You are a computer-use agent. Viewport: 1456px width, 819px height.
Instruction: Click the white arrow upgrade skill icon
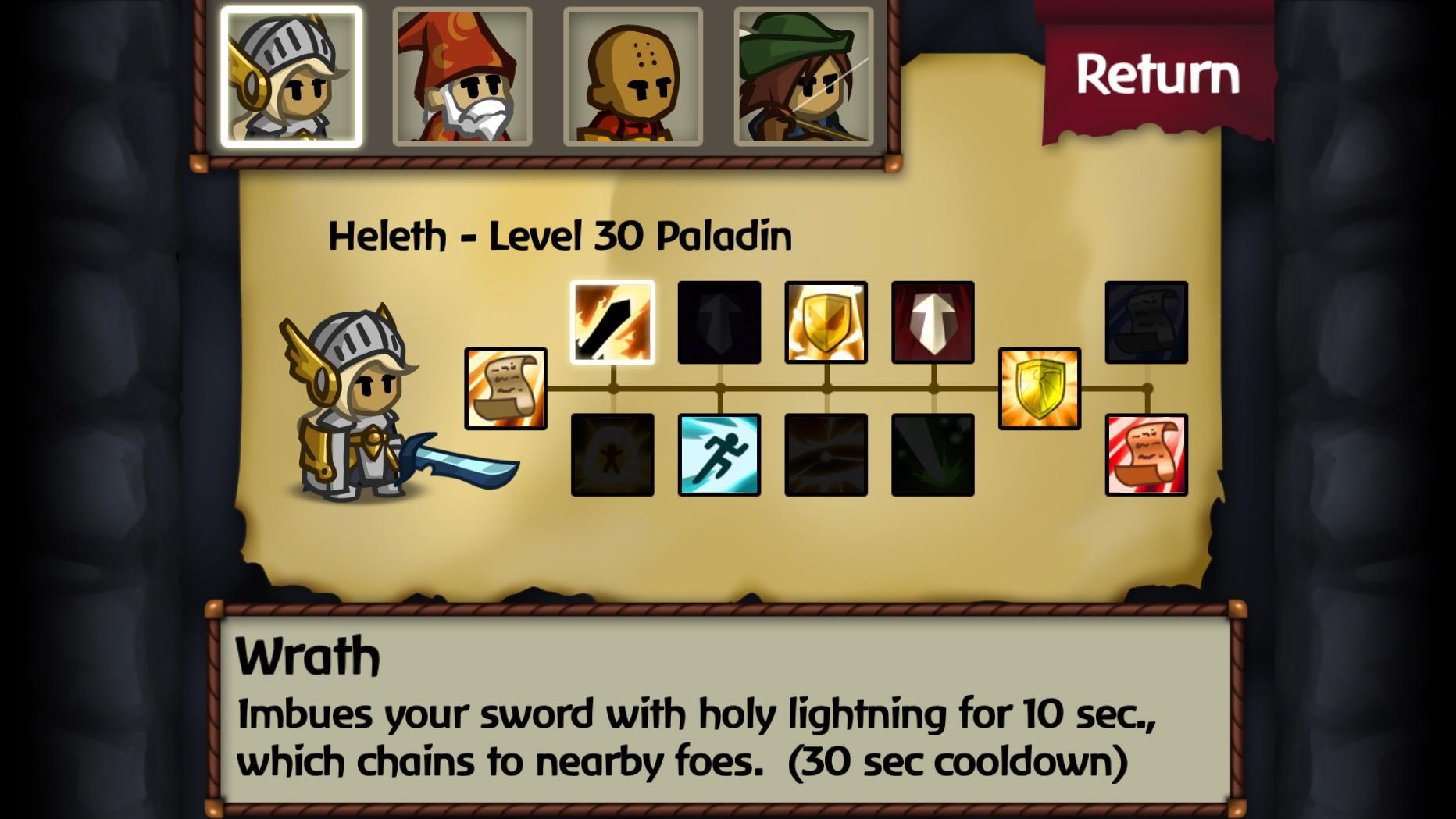tap(933, 322)
